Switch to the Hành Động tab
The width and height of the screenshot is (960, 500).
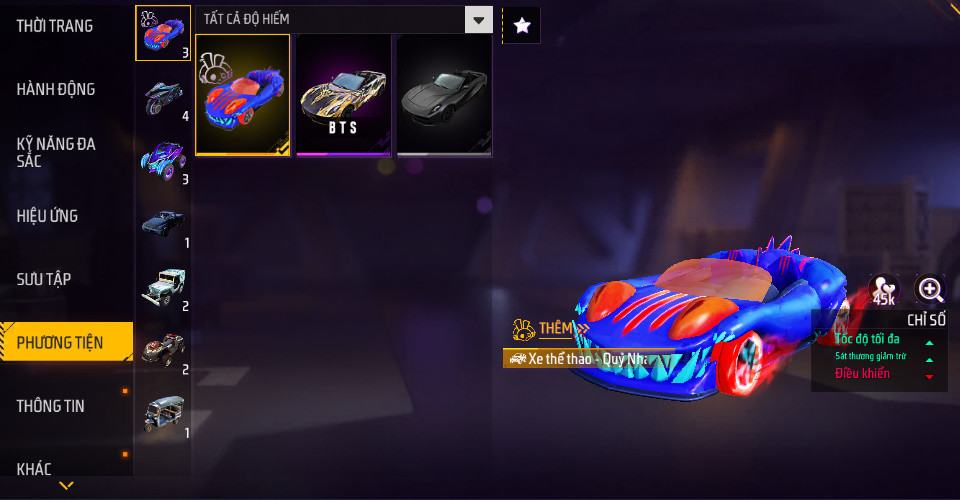coord(56,89)
